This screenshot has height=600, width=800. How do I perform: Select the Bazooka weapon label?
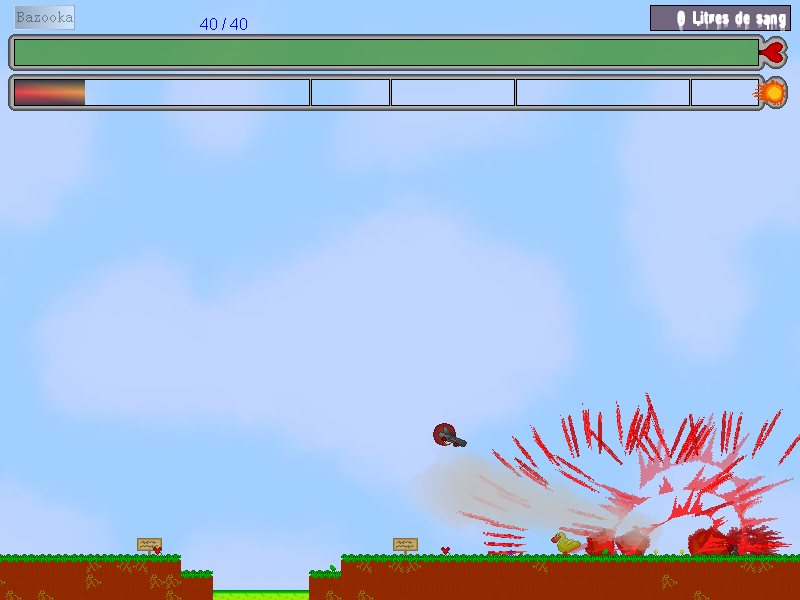coord(44,18)
